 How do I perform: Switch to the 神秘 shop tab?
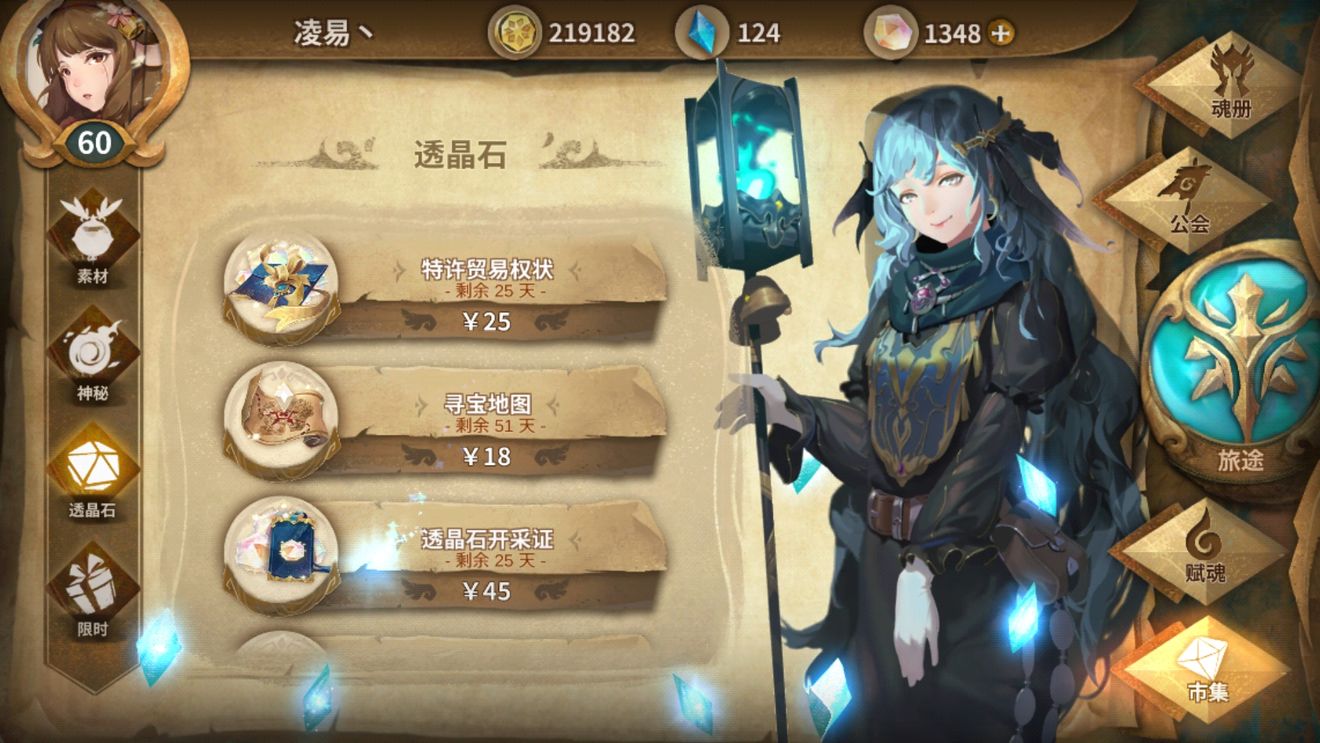tap(93, 355)
